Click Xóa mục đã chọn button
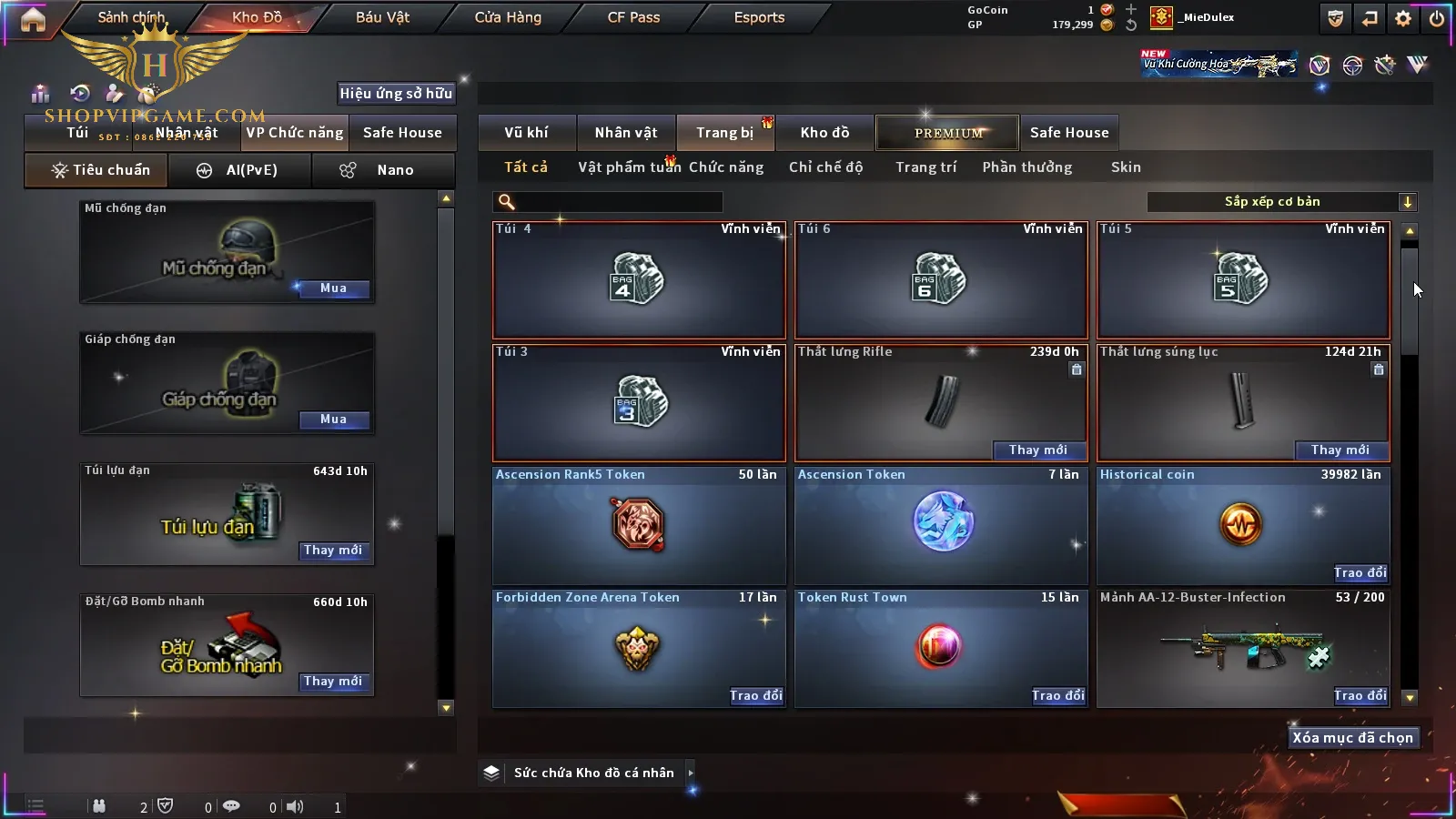Image resolution: width=1456 pixels, height=819 pixels. [x=1352, y=738]
